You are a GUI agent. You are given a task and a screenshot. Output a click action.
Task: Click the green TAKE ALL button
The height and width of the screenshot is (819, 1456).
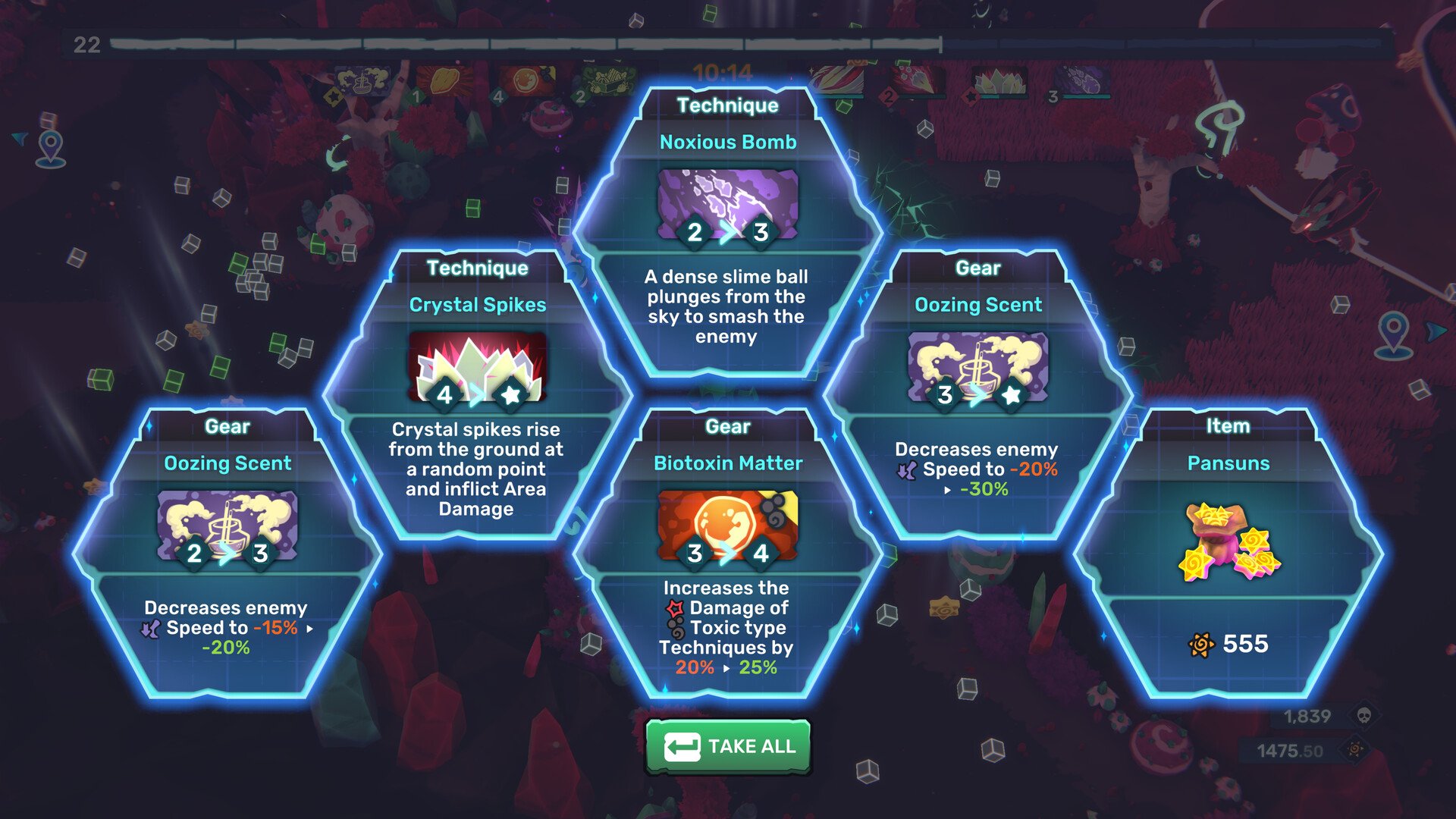pos(728,747)
